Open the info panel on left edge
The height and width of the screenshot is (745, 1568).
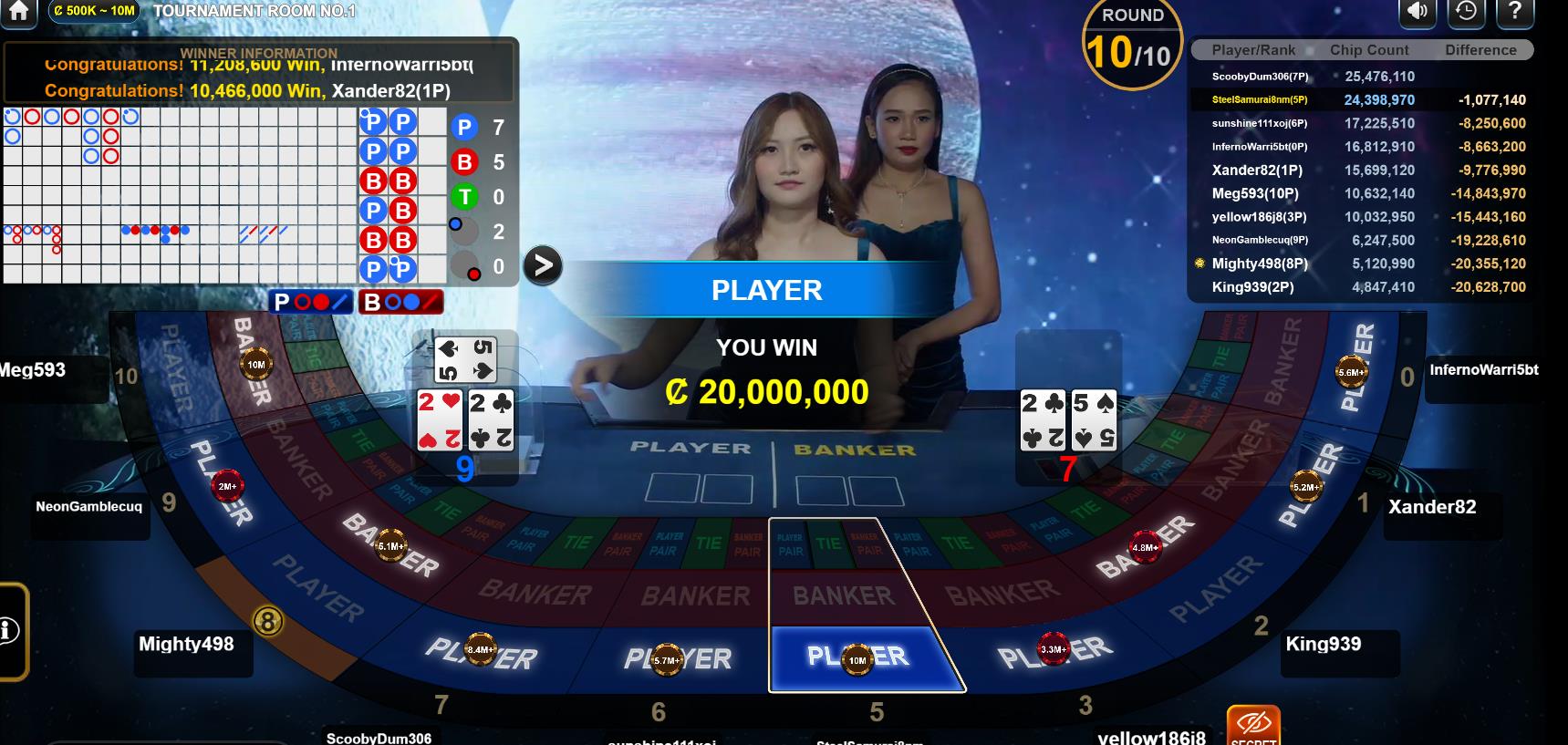click(9, 630)
